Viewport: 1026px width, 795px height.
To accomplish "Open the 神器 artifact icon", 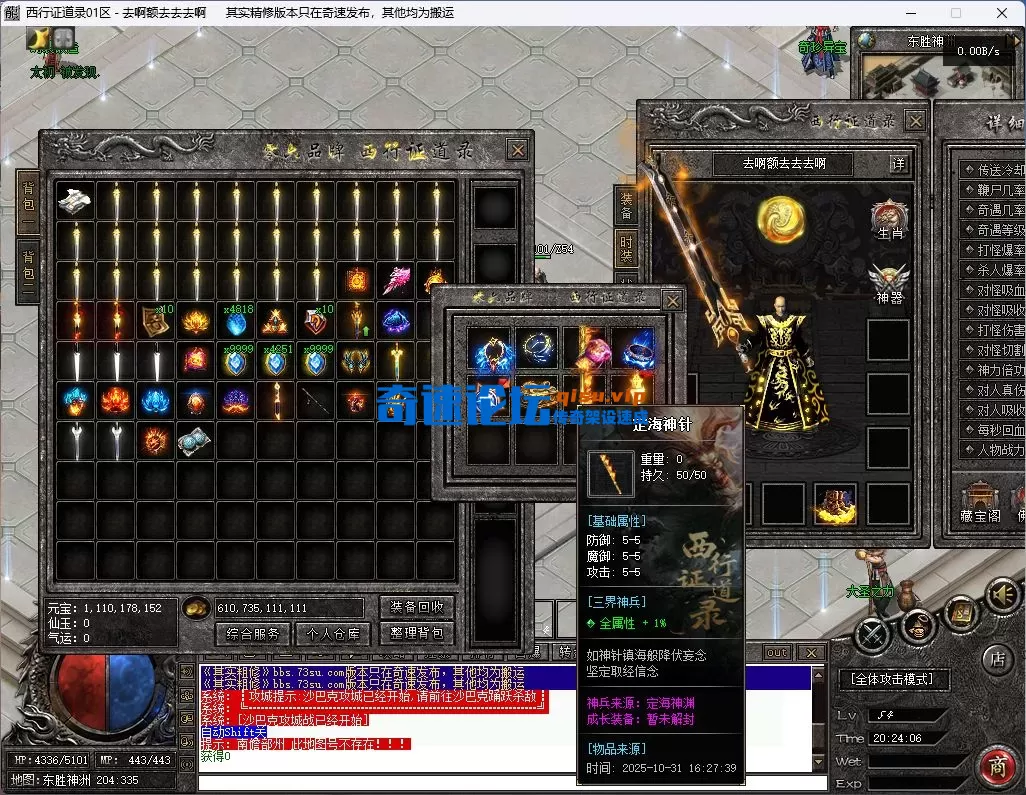I will 889,284.
